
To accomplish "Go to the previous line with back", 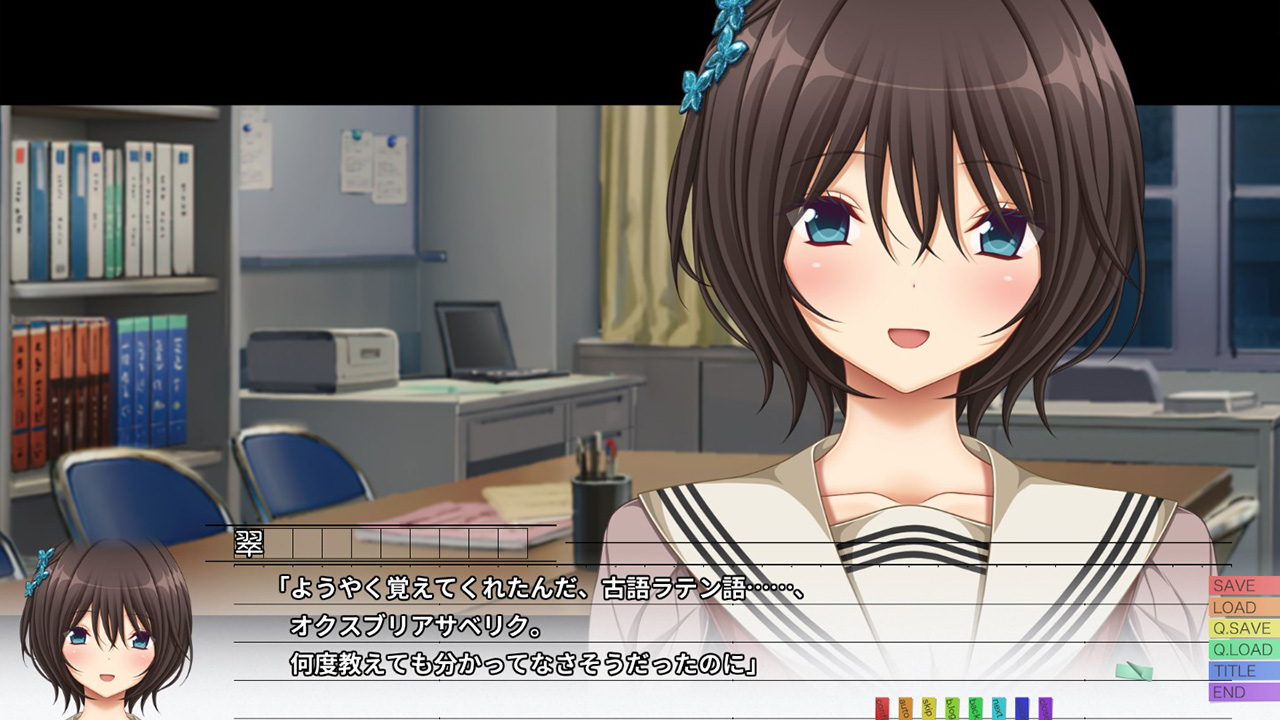I will pyautogui.click(x=975, y=708).
